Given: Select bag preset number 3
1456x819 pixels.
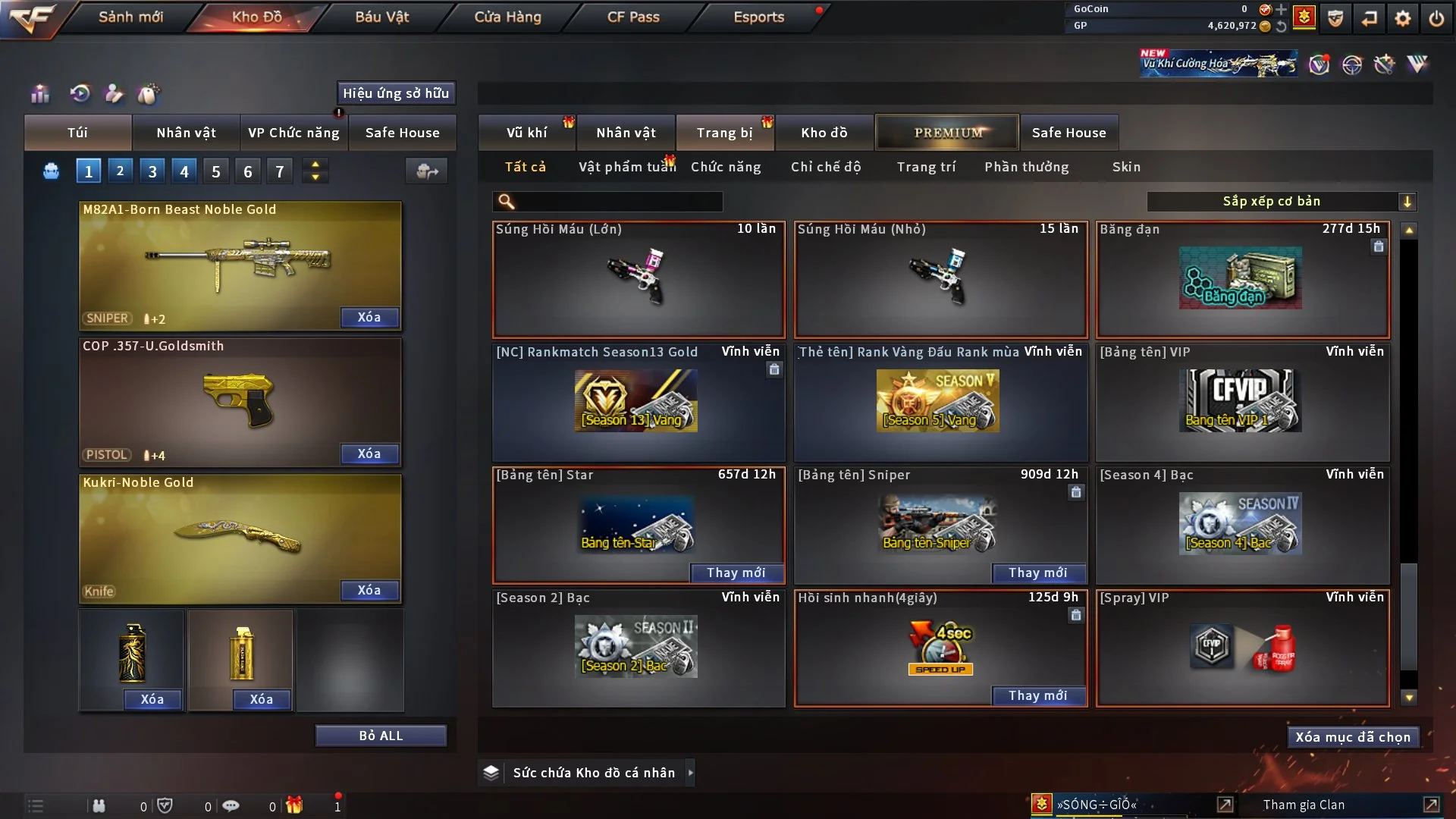Looking at the screenshot, I should (x=152, y=171).
